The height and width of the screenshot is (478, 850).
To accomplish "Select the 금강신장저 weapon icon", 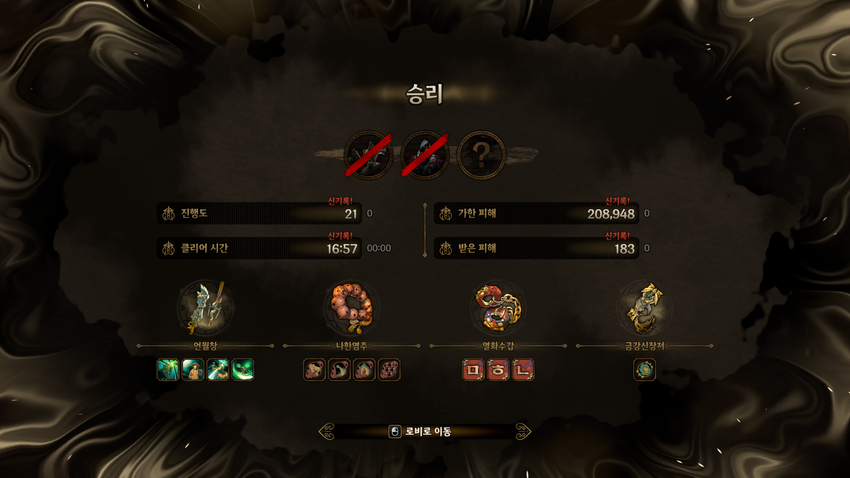I will [644, 307].
